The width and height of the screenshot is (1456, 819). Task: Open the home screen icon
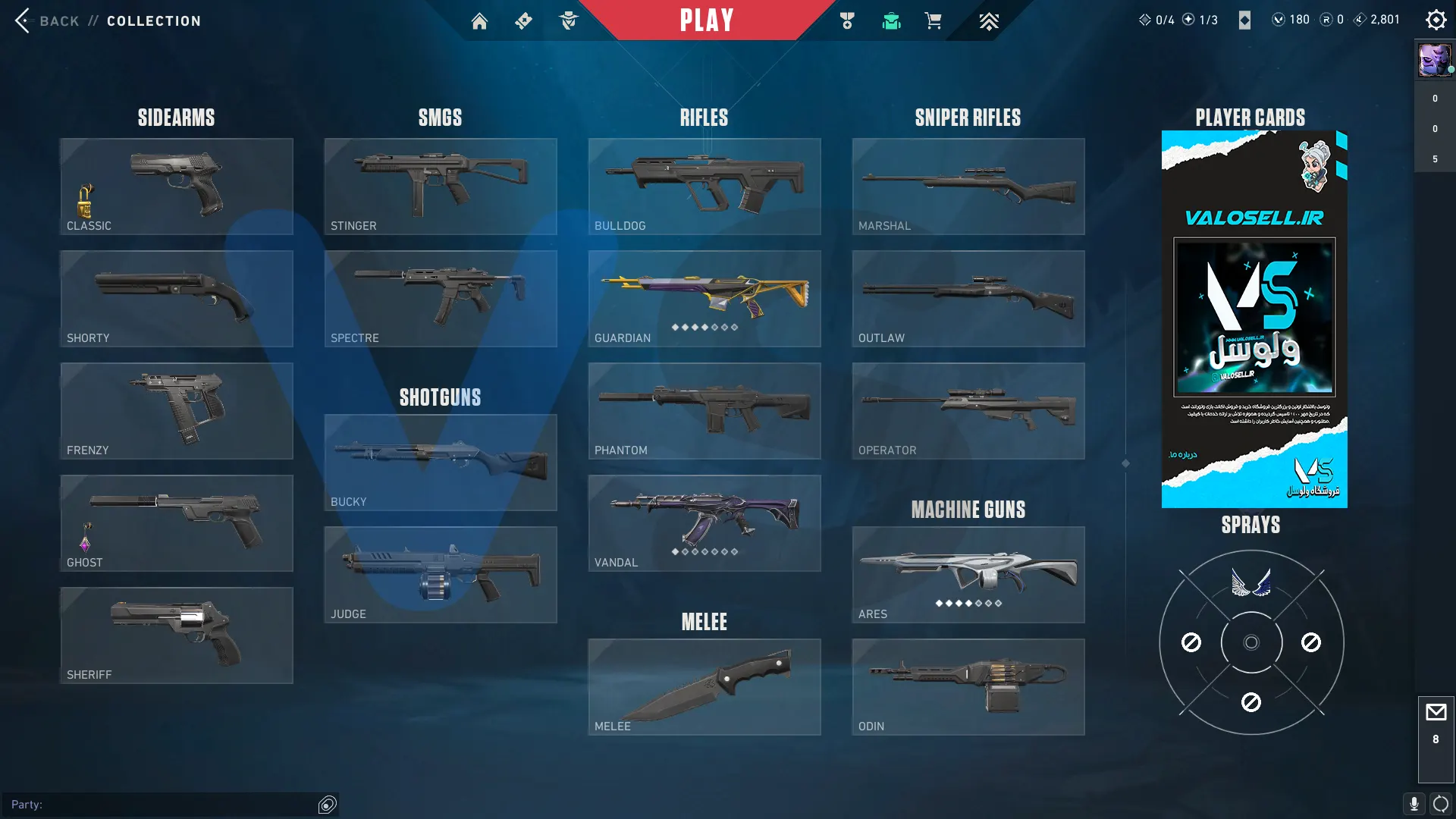(479, 21)
